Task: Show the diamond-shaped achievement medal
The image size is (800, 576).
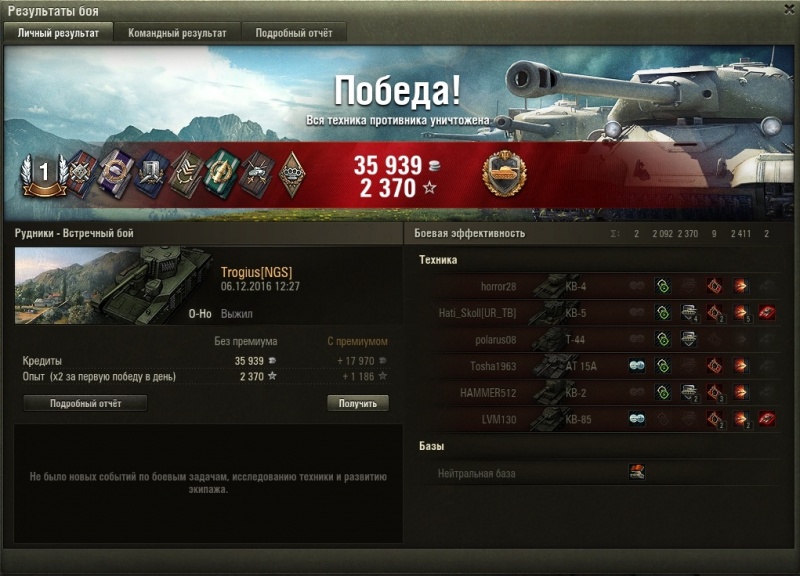Action: [292, 174]
